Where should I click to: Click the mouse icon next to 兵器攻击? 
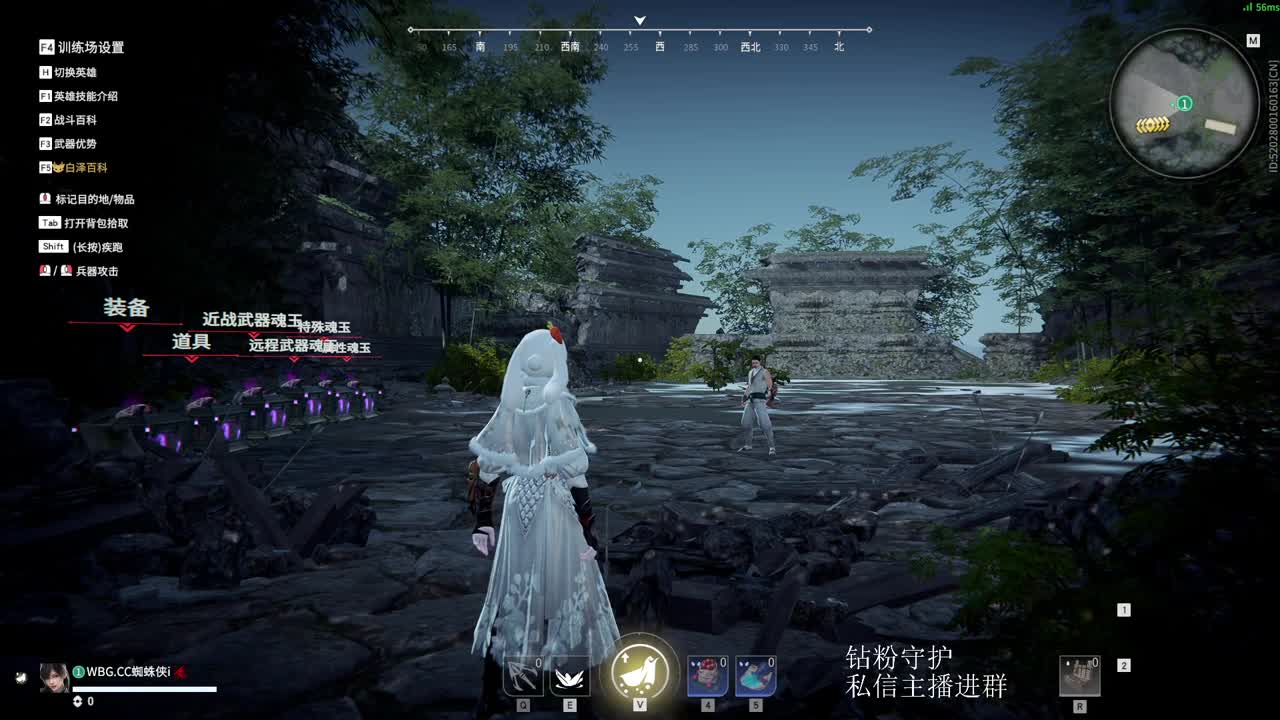coord(44,271)
